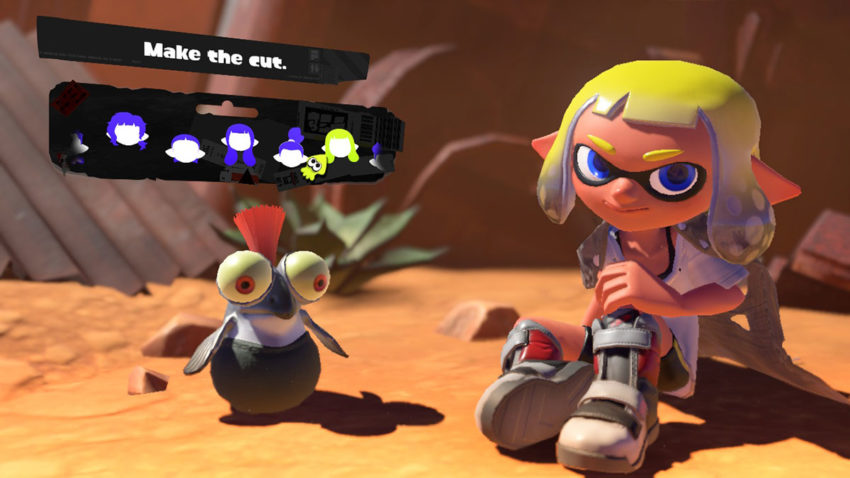Viewport: 850px width, 478px height.
Task: Select the short bob hairstyle
Action: tap(185, 148)
